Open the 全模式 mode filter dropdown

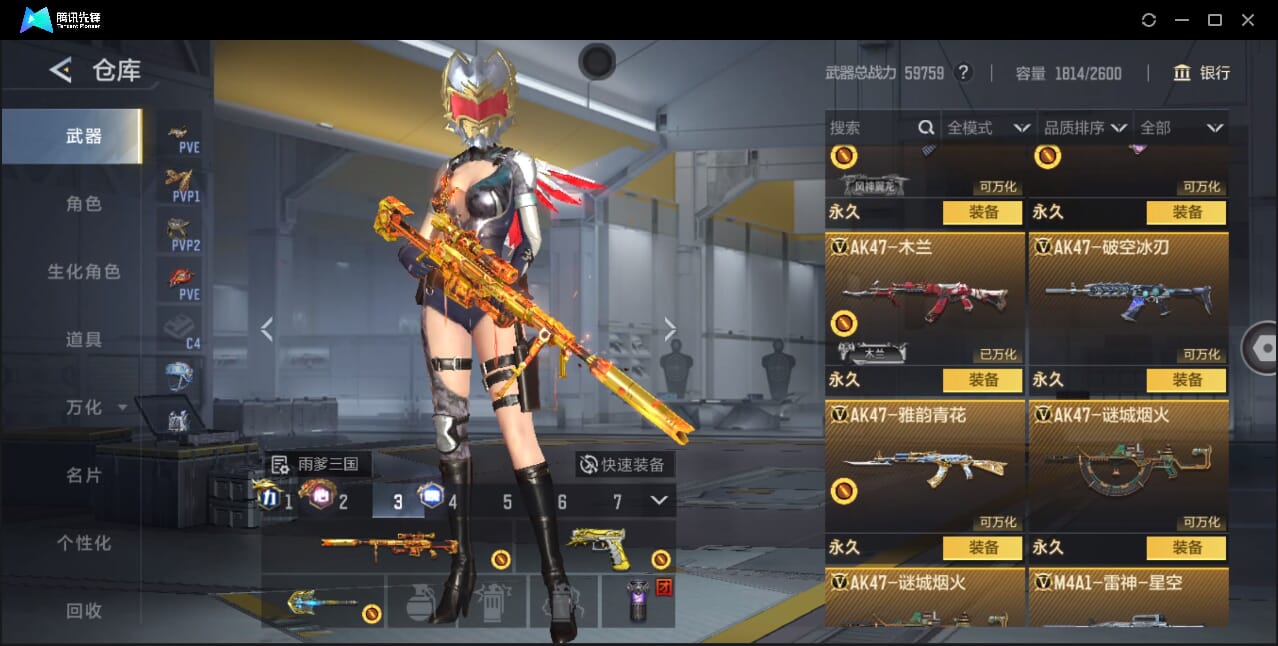coord(988,128)
